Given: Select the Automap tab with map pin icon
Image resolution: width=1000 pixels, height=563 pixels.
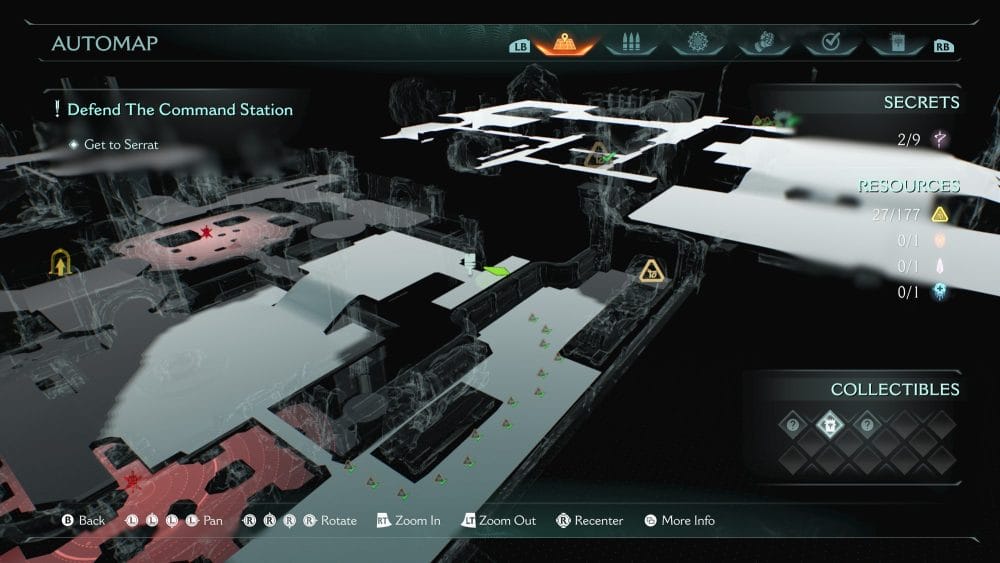Looking at the screenshot, I should pos(566,44).
